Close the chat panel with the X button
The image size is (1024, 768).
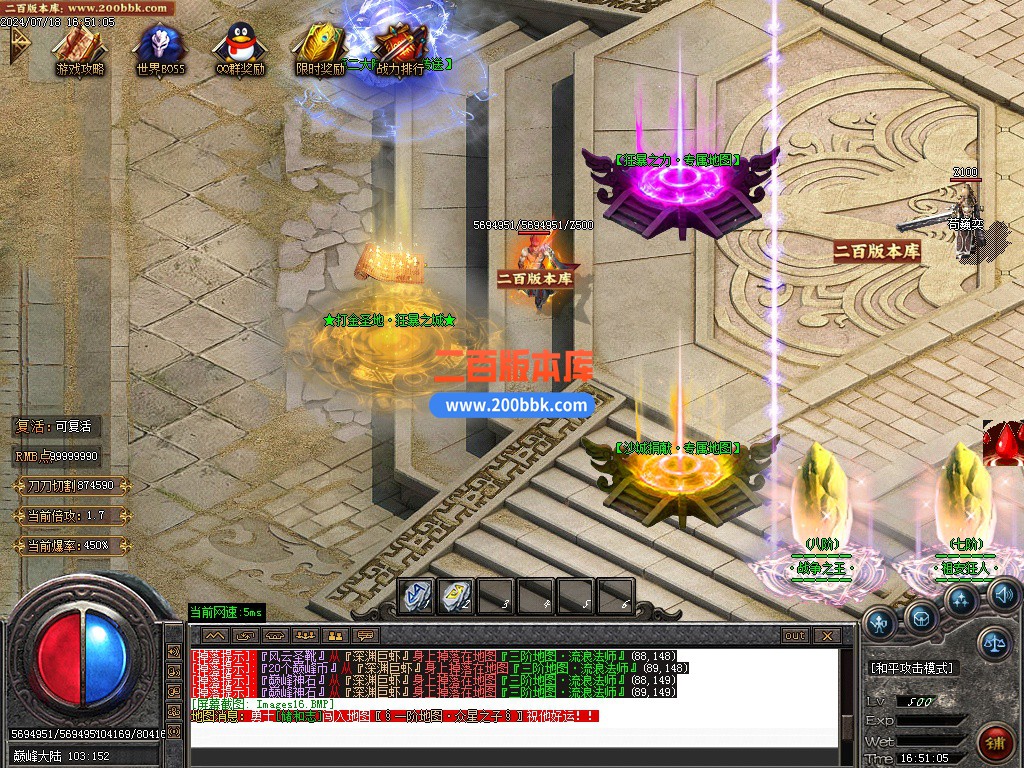(827, 636)
